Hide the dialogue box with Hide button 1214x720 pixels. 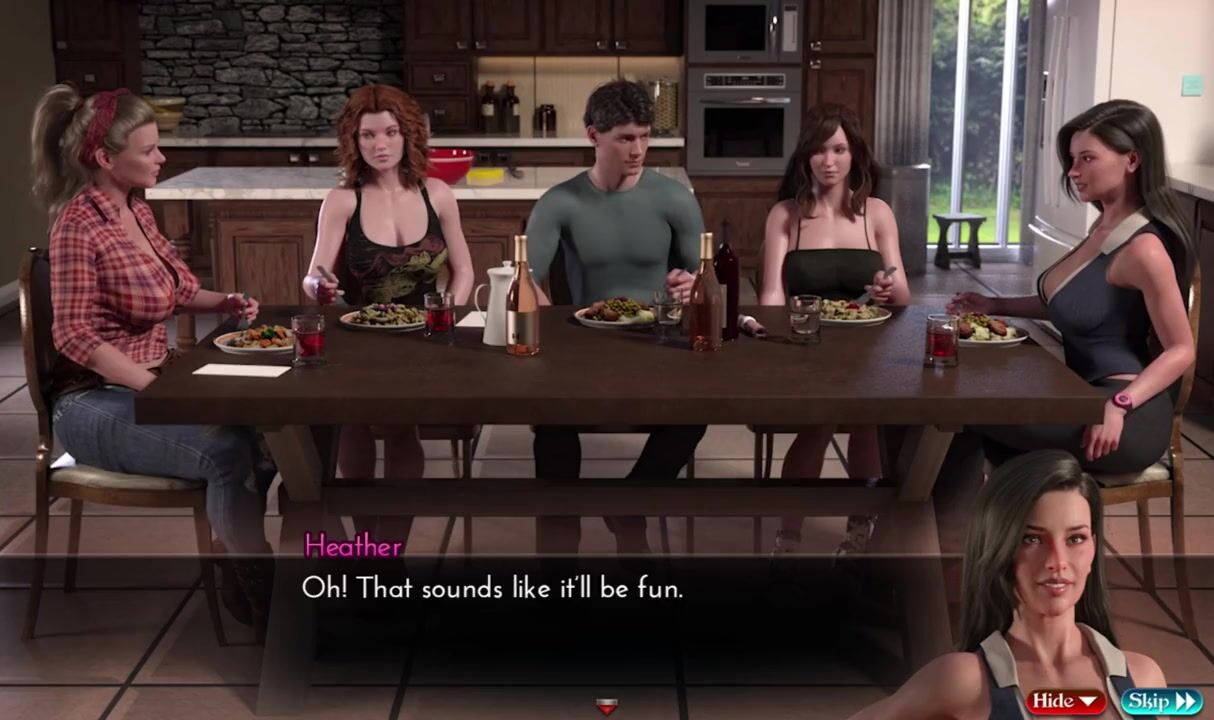click(x=1066, y=701)
